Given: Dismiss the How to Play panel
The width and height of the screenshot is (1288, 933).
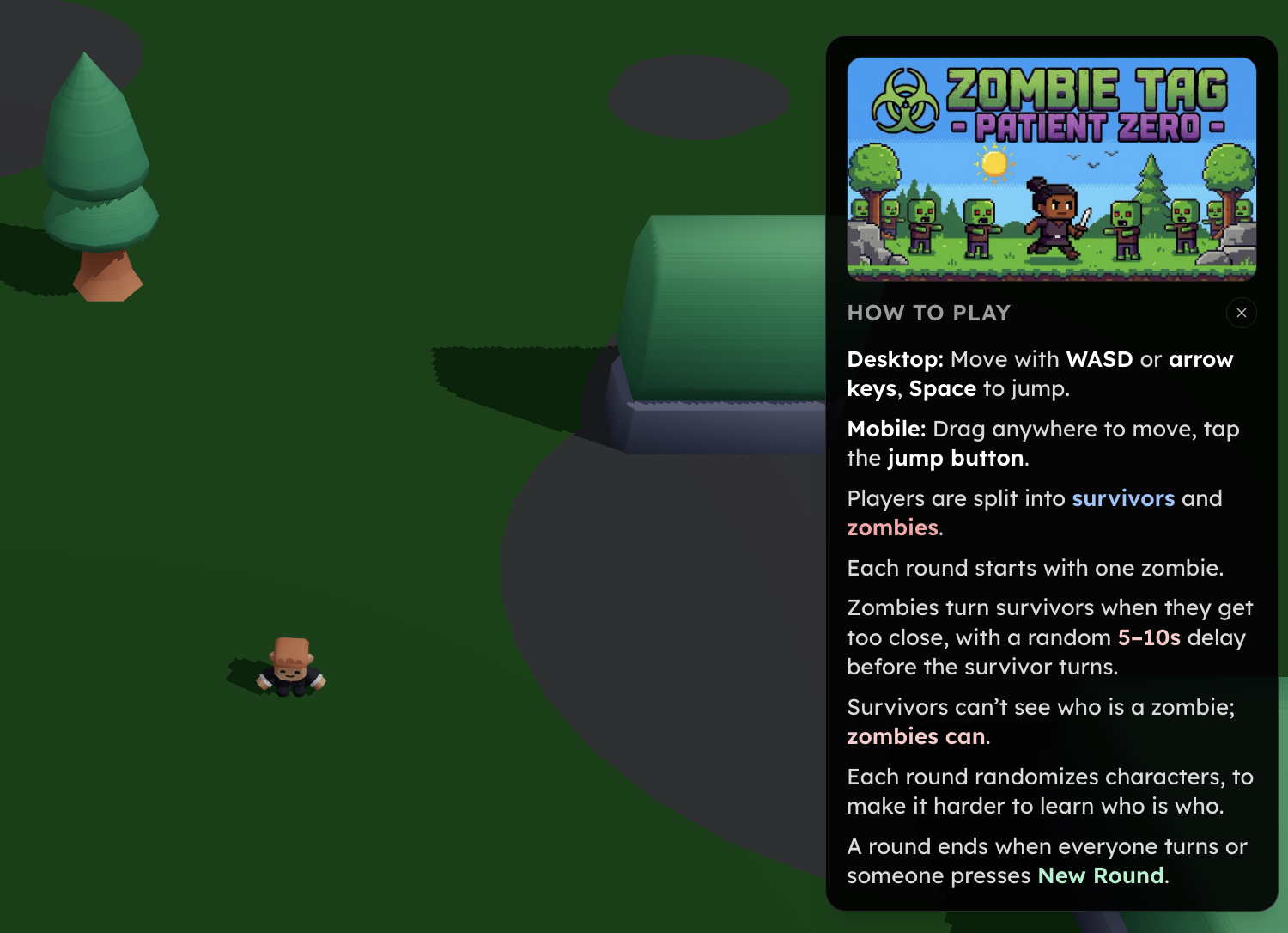Looking at the screenshot, I should [x=1241, y=313].
